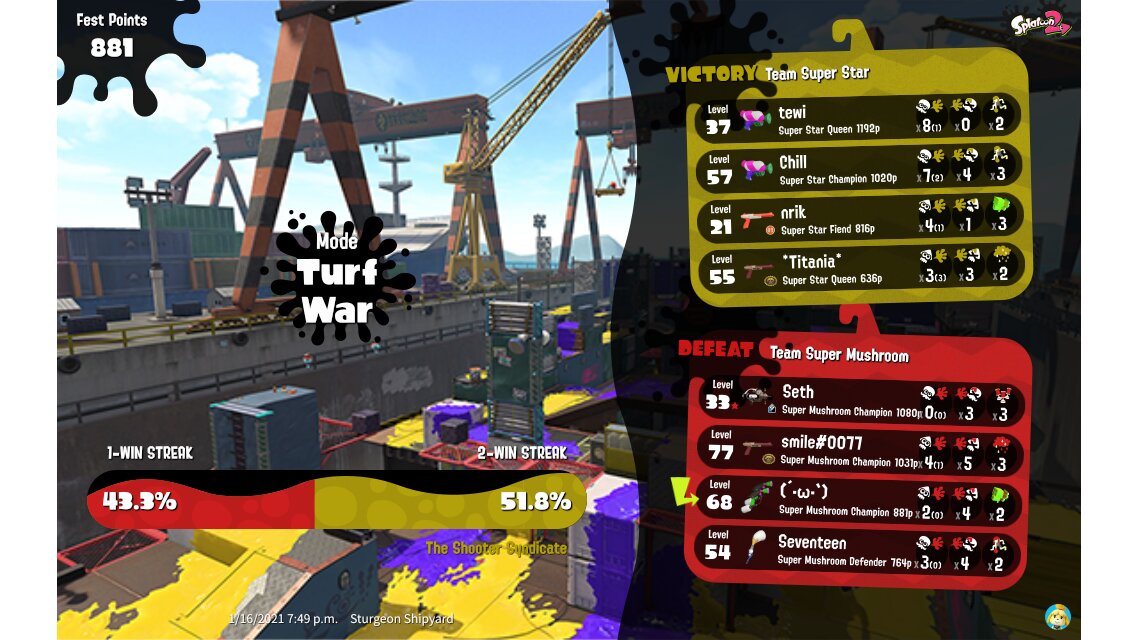Screen dimensions: 1138x640
Task: Choose the player row named Chill
Action: 860,167
